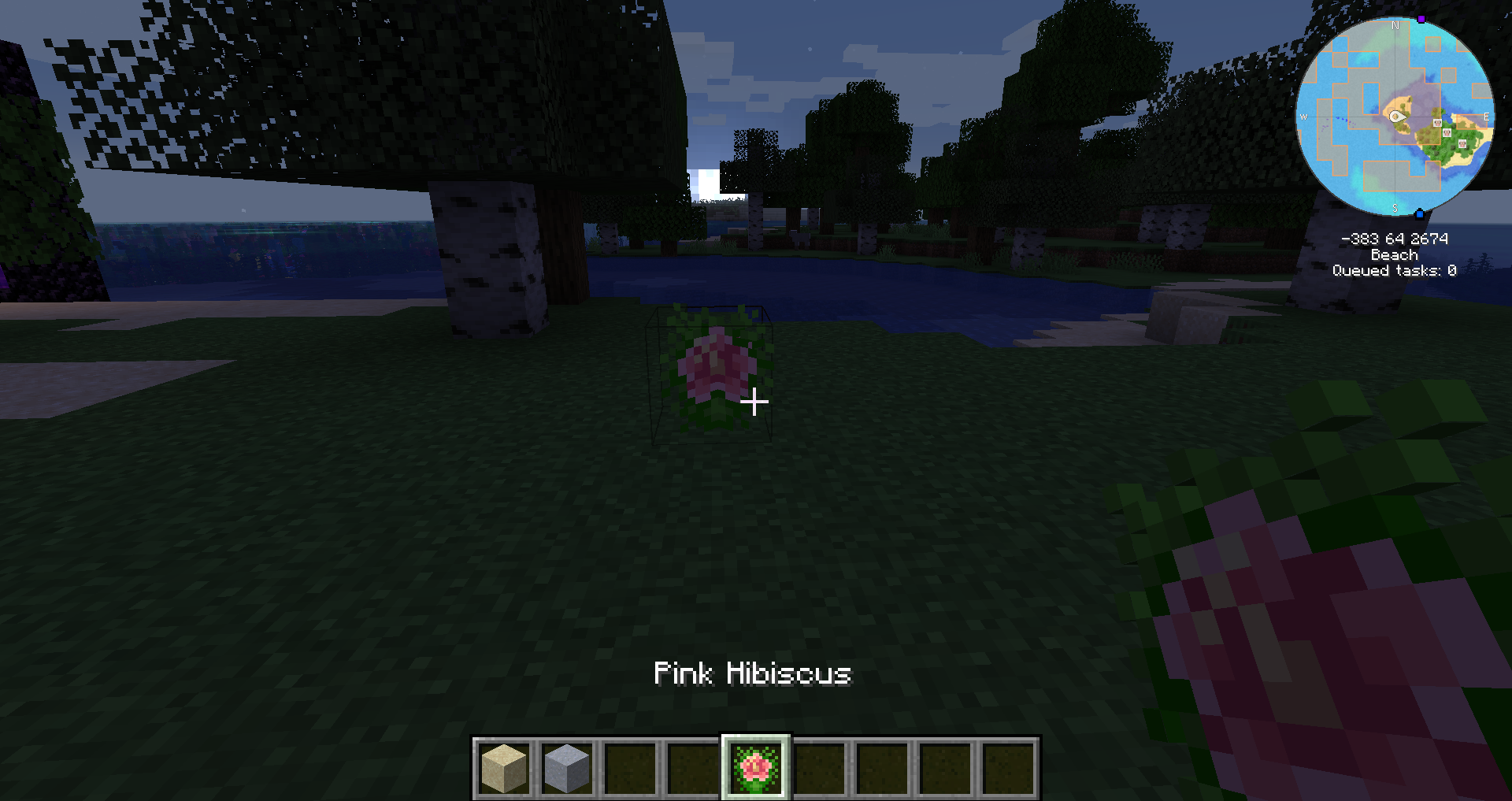Click the circular minimap
Screen dimensions: 1512x801
(x=1395, y=117)
